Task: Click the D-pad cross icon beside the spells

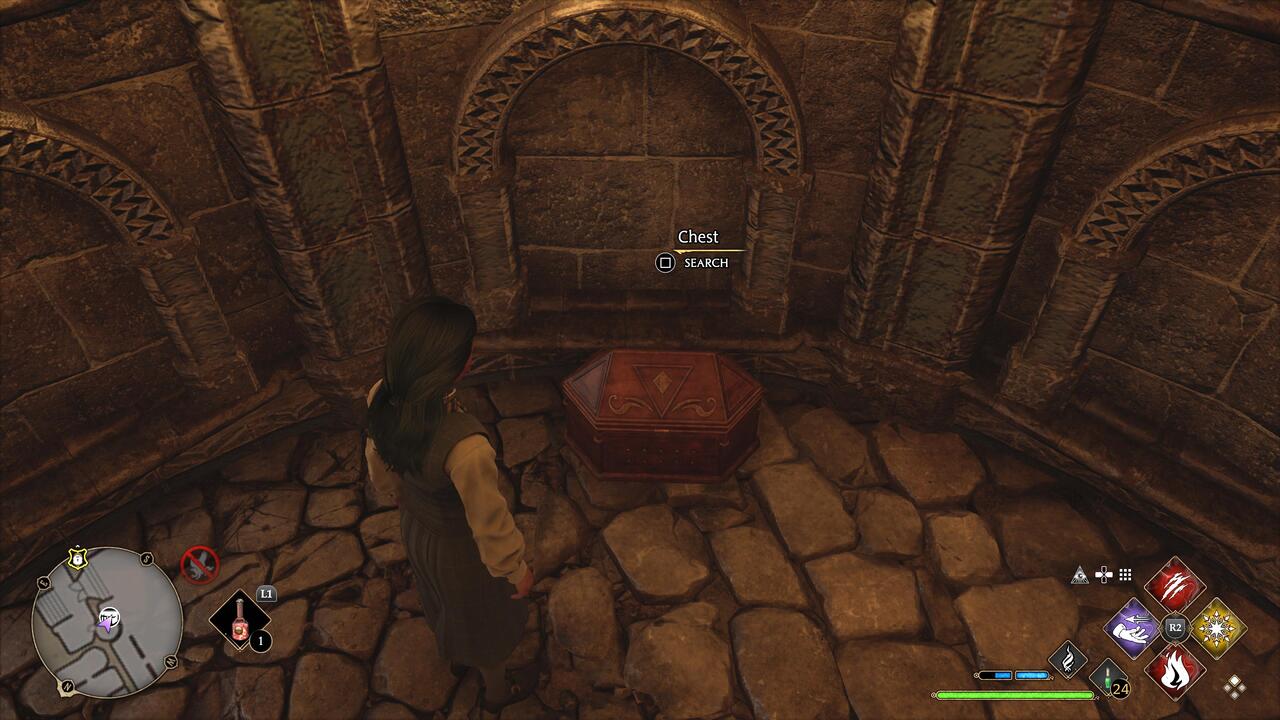Action: coord(1104,575)
